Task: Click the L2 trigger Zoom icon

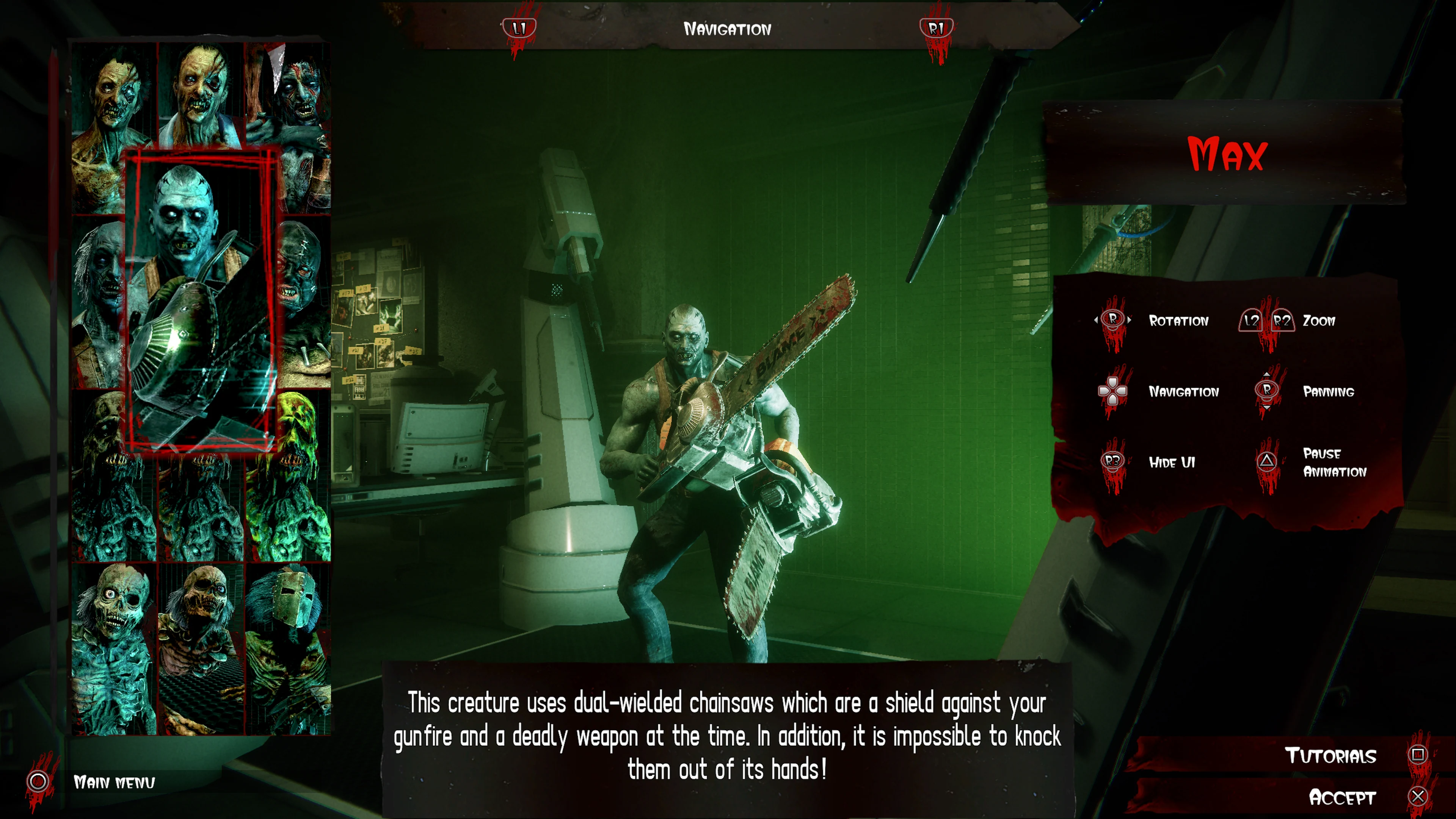Action: click(1251, 320)
